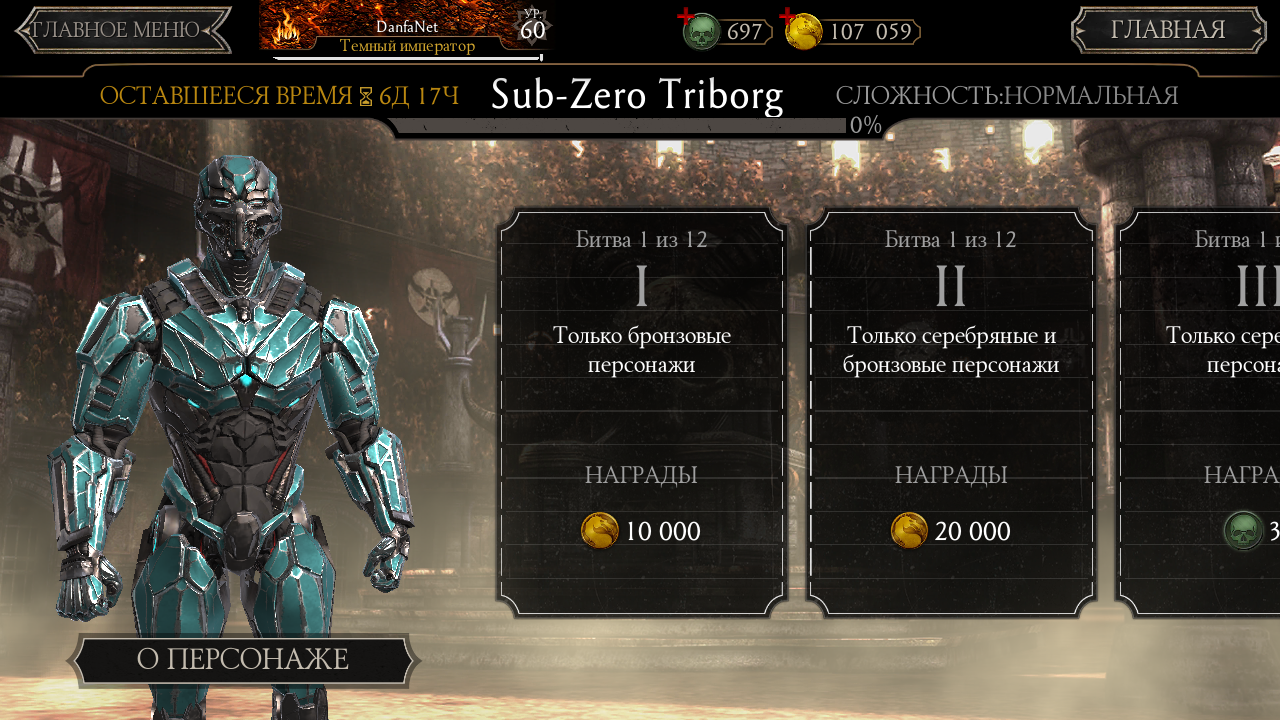Image resolution: width=1280 pixels, height=720 pixels.
Task: Open the ГЛАВНОЕ МЕНЮ button
Action: coord(122,30)
